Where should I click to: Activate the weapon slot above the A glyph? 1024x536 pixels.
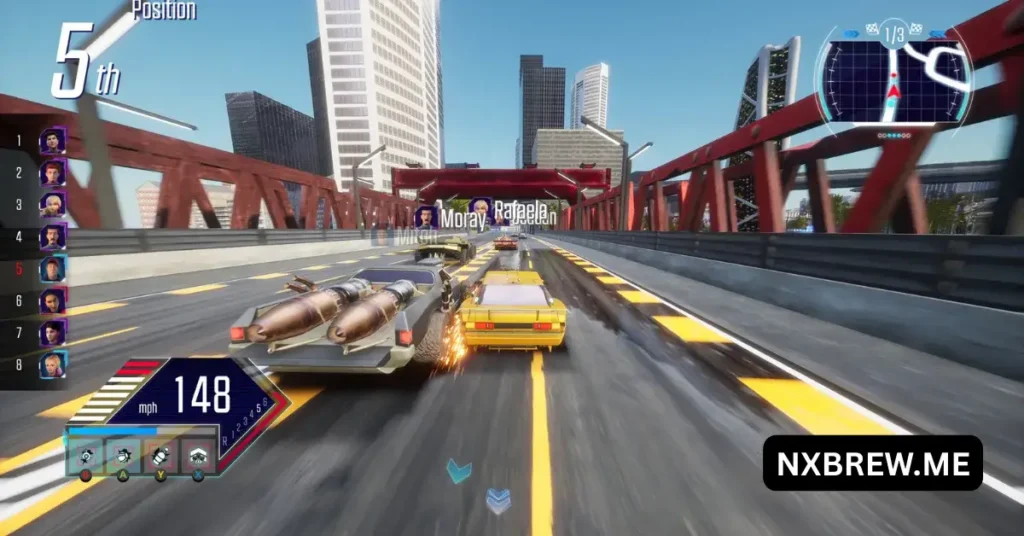pos(124,455)
